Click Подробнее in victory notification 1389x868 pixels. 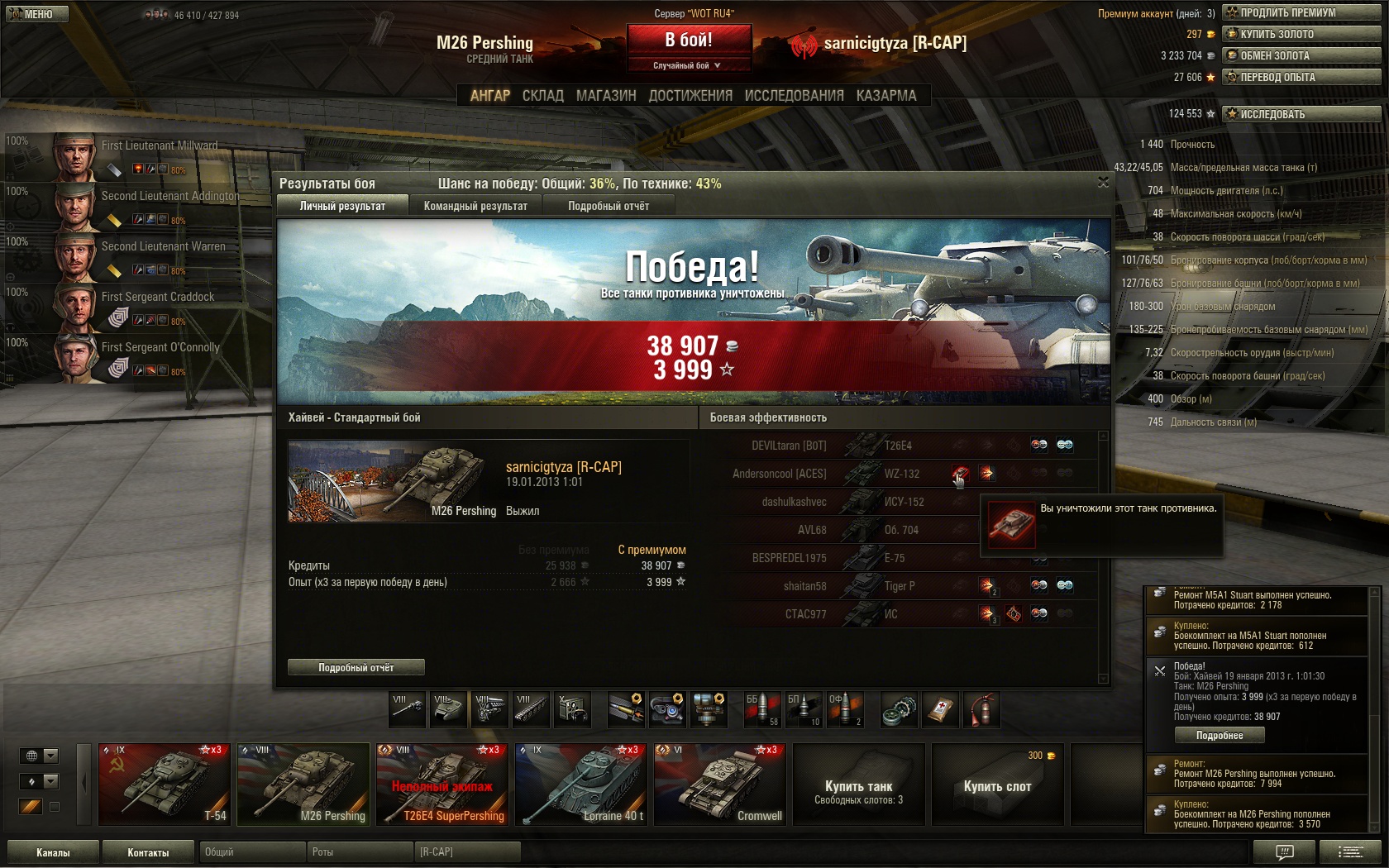coord(1220,735)
